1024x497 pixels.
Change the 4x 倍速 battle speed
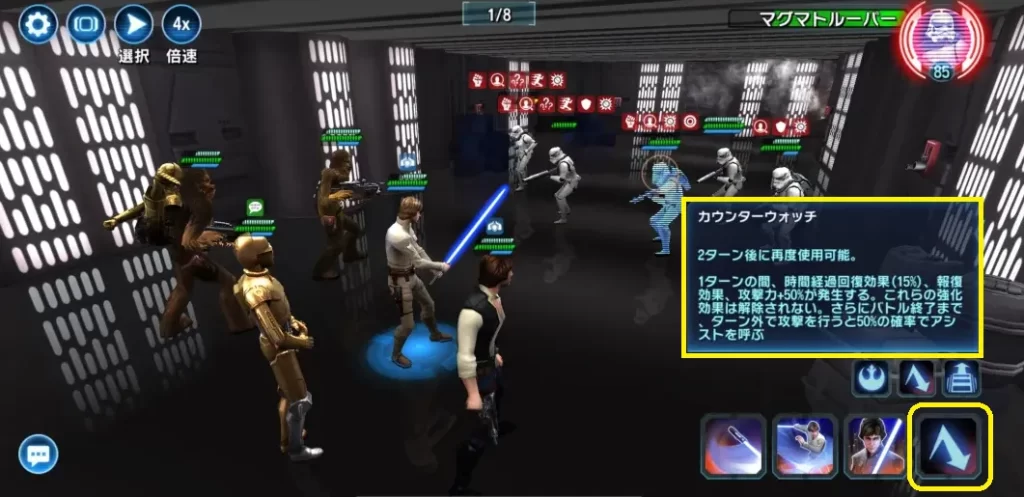(x=181, y=23)
